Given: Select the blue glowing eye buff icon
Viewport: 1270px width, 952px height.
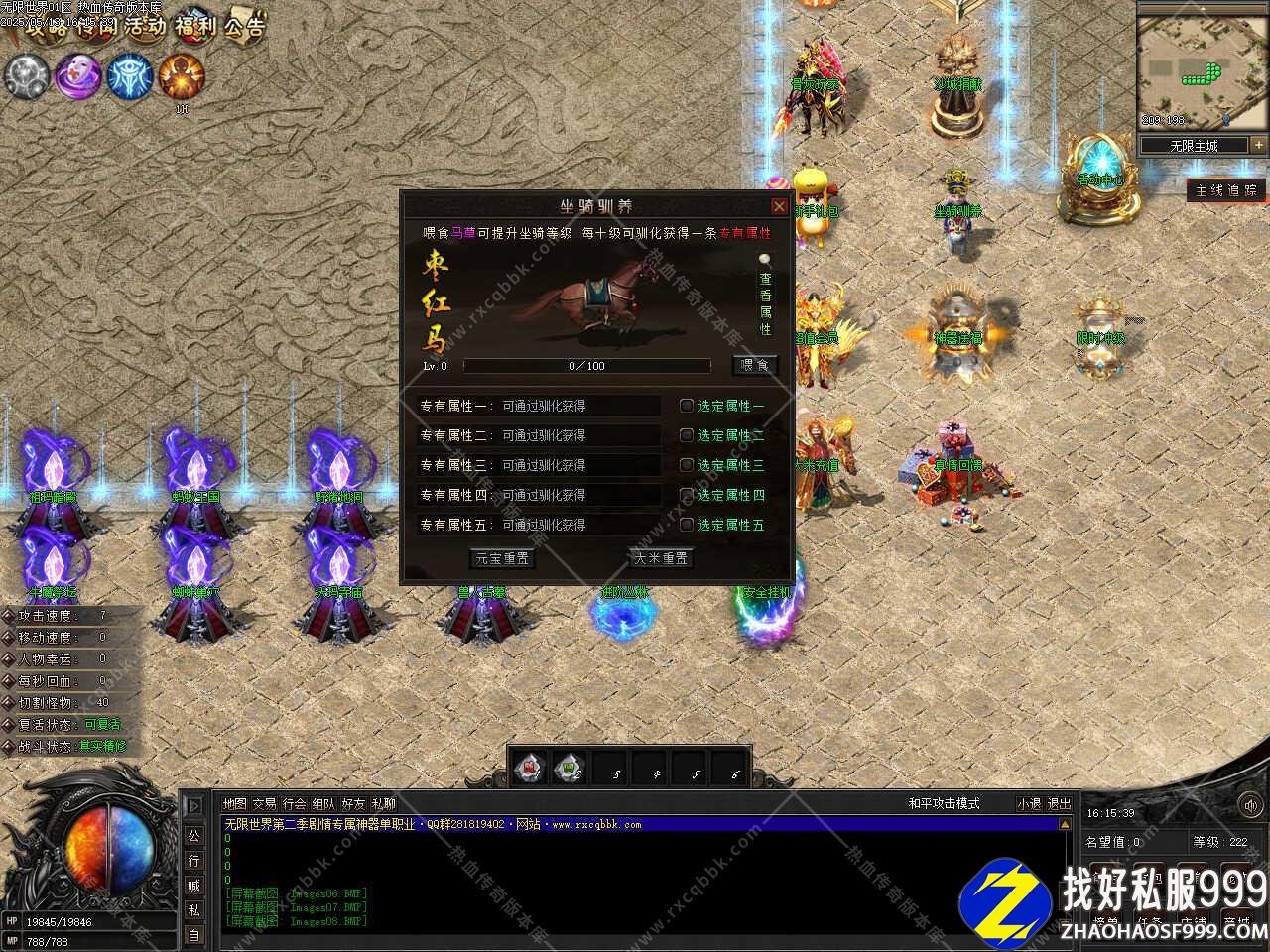Looking at the screenshot, I should pos(129,75).
